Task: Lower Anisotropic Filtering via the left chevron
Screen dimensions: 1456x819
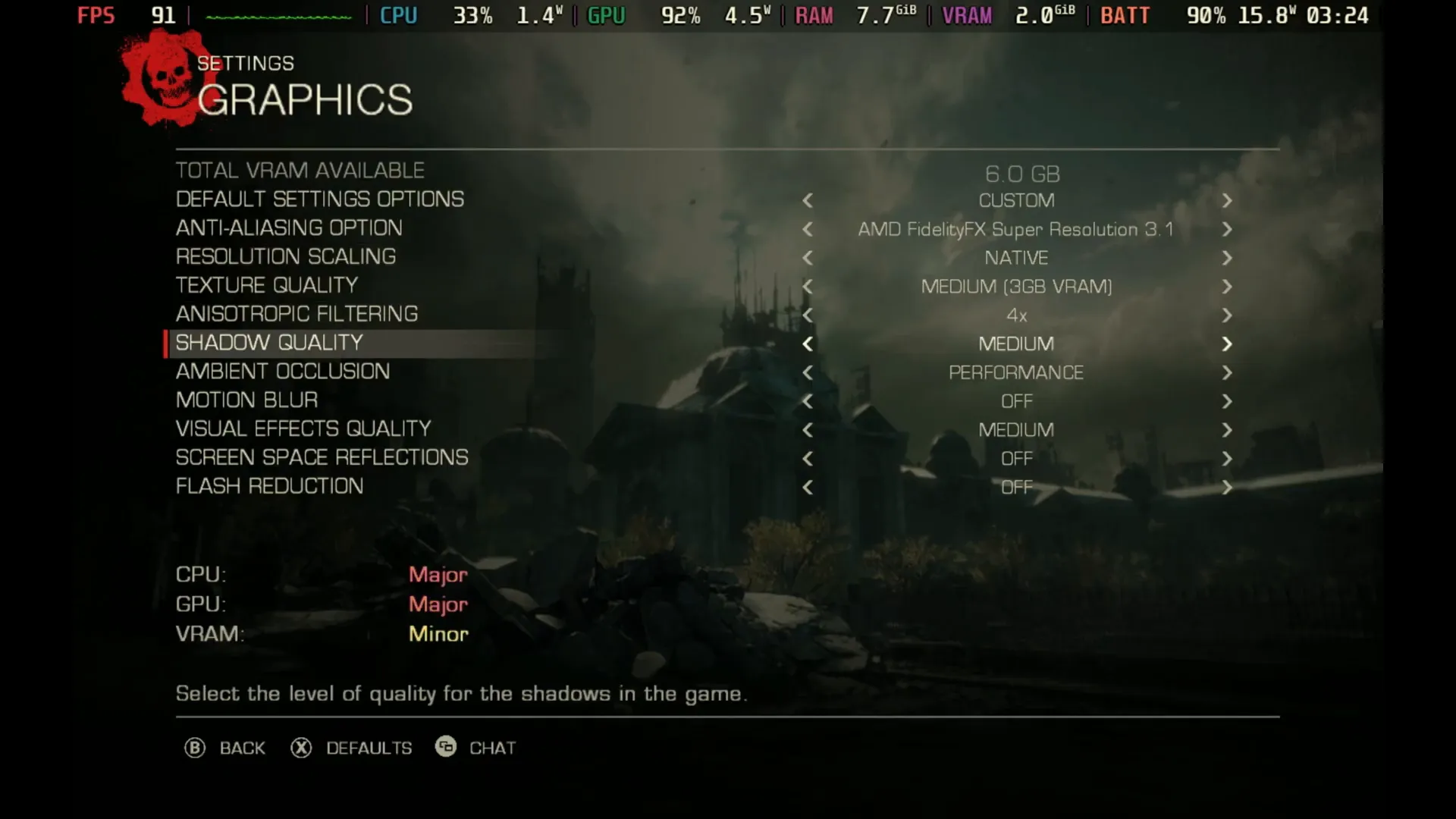Action: (808, 315)
